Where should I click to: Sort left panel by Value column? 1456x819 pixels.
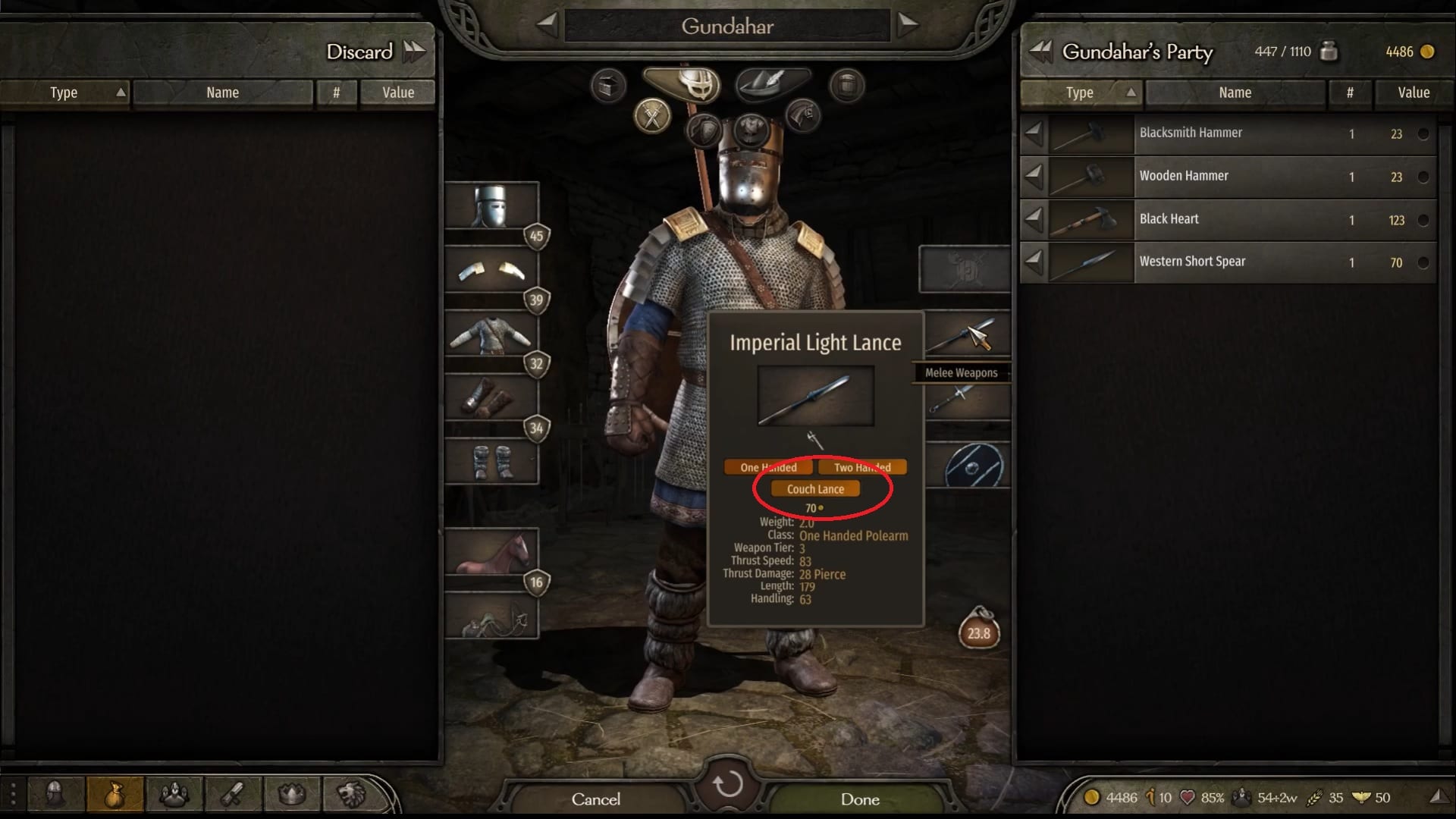397,93
